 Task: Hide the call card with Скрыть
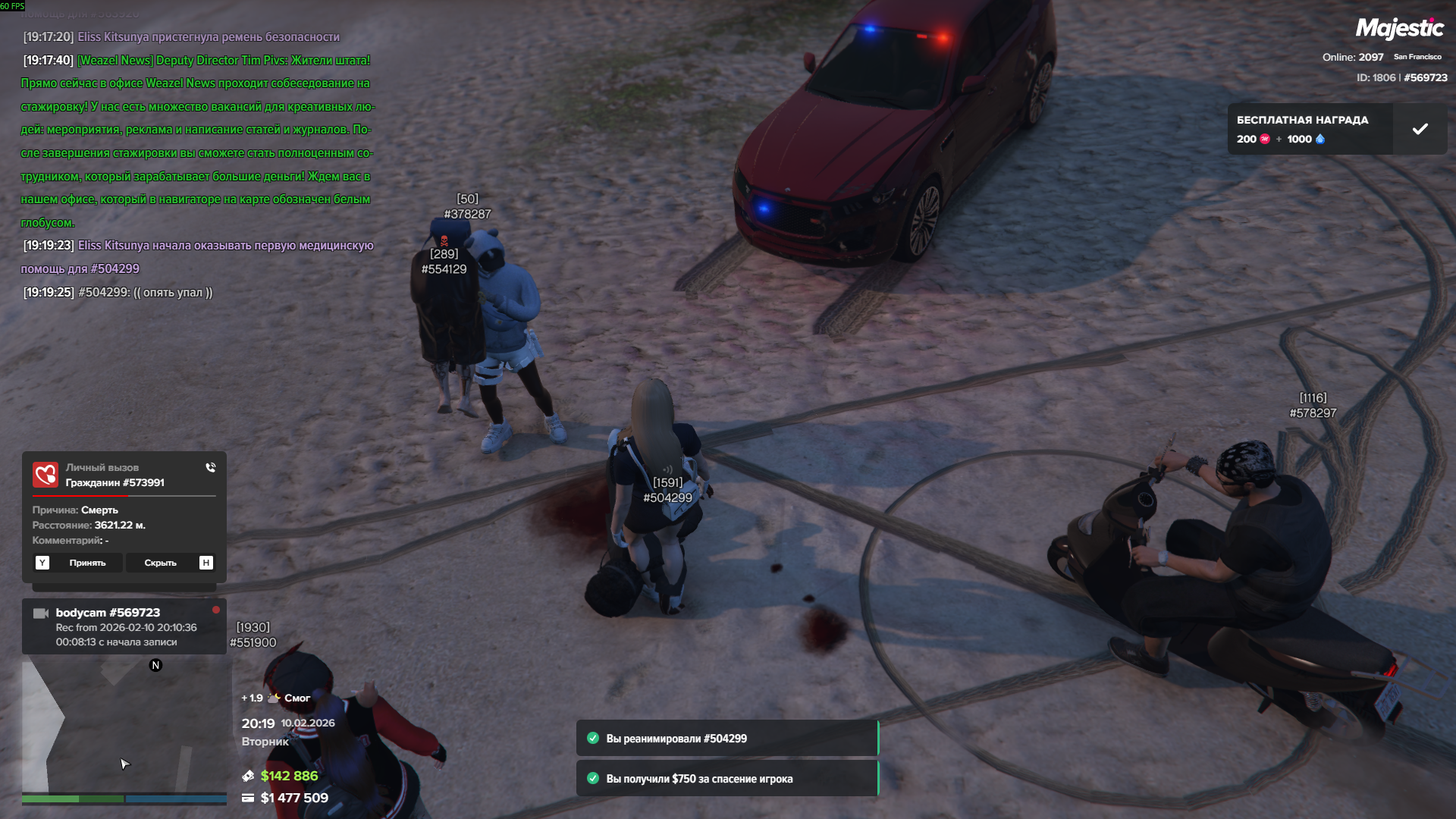(x=160, y=563)
